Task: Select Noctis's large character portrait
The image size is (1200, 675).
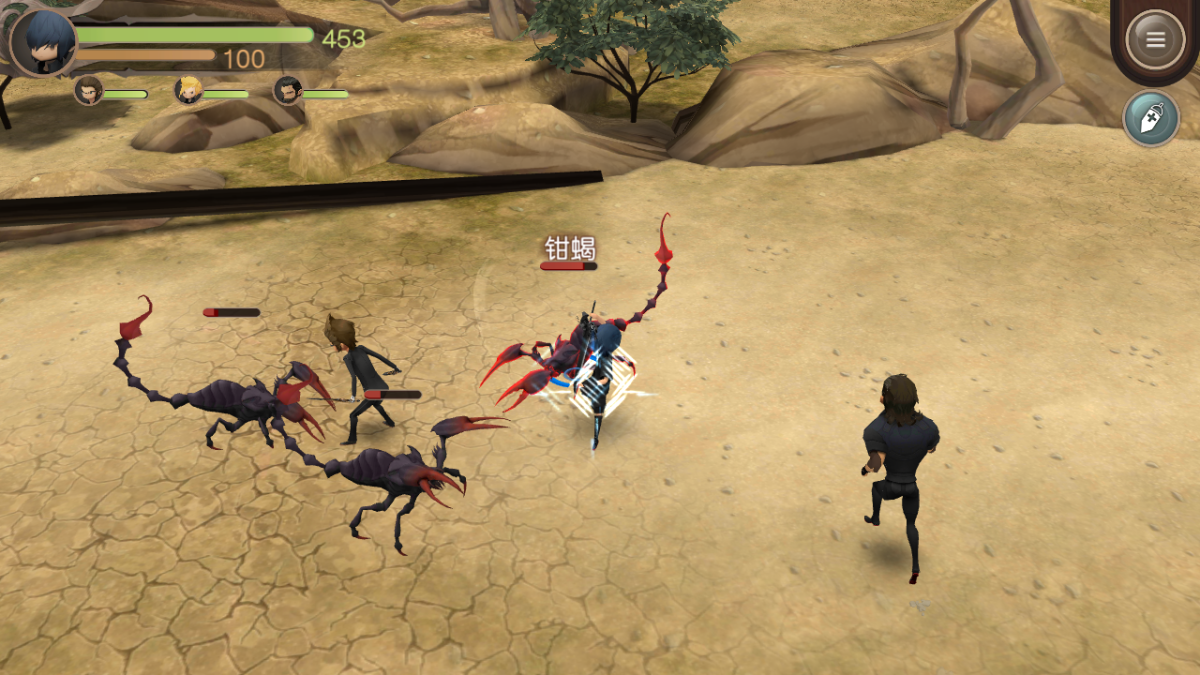Action: point(44,42)
